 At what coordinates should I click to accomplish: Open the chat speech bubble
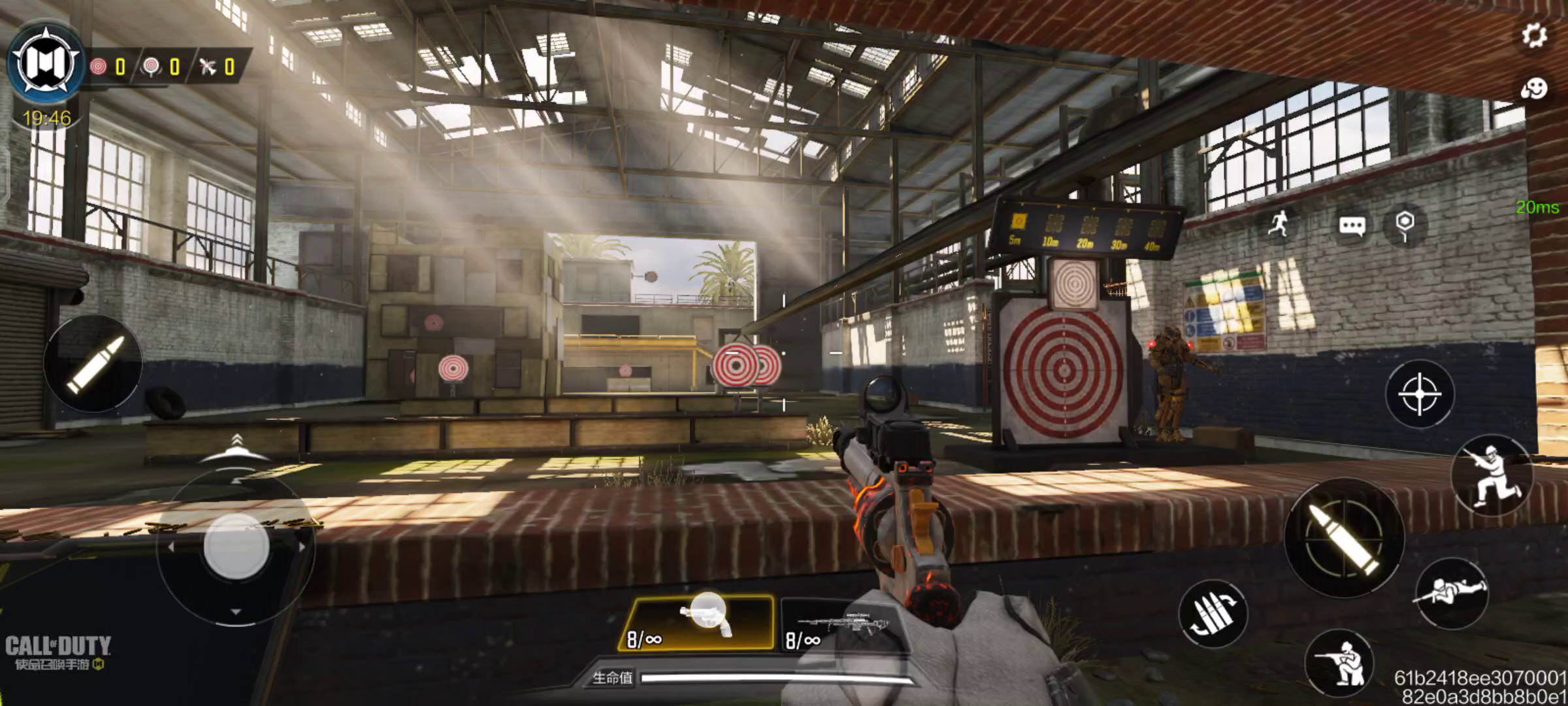click(1351, 226)
